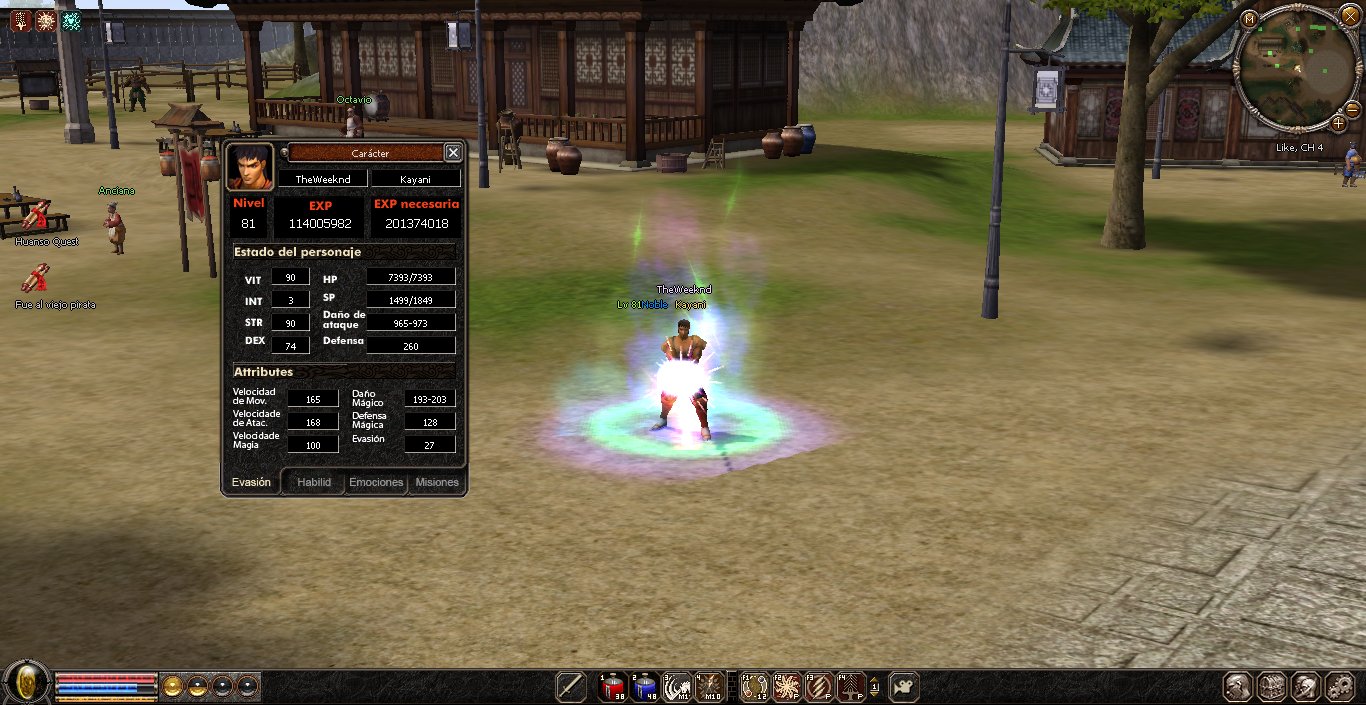The image size is (1366, 705).
Task: Use the blue mana potion slot
Action: (643, 687)
